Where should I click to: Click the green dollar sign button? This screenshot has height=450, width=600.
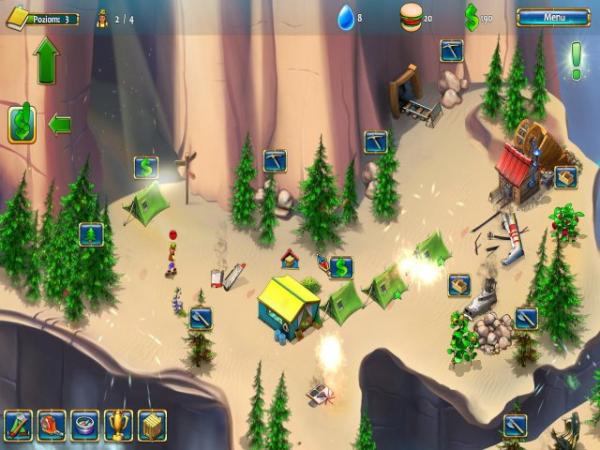pos(22,124)
